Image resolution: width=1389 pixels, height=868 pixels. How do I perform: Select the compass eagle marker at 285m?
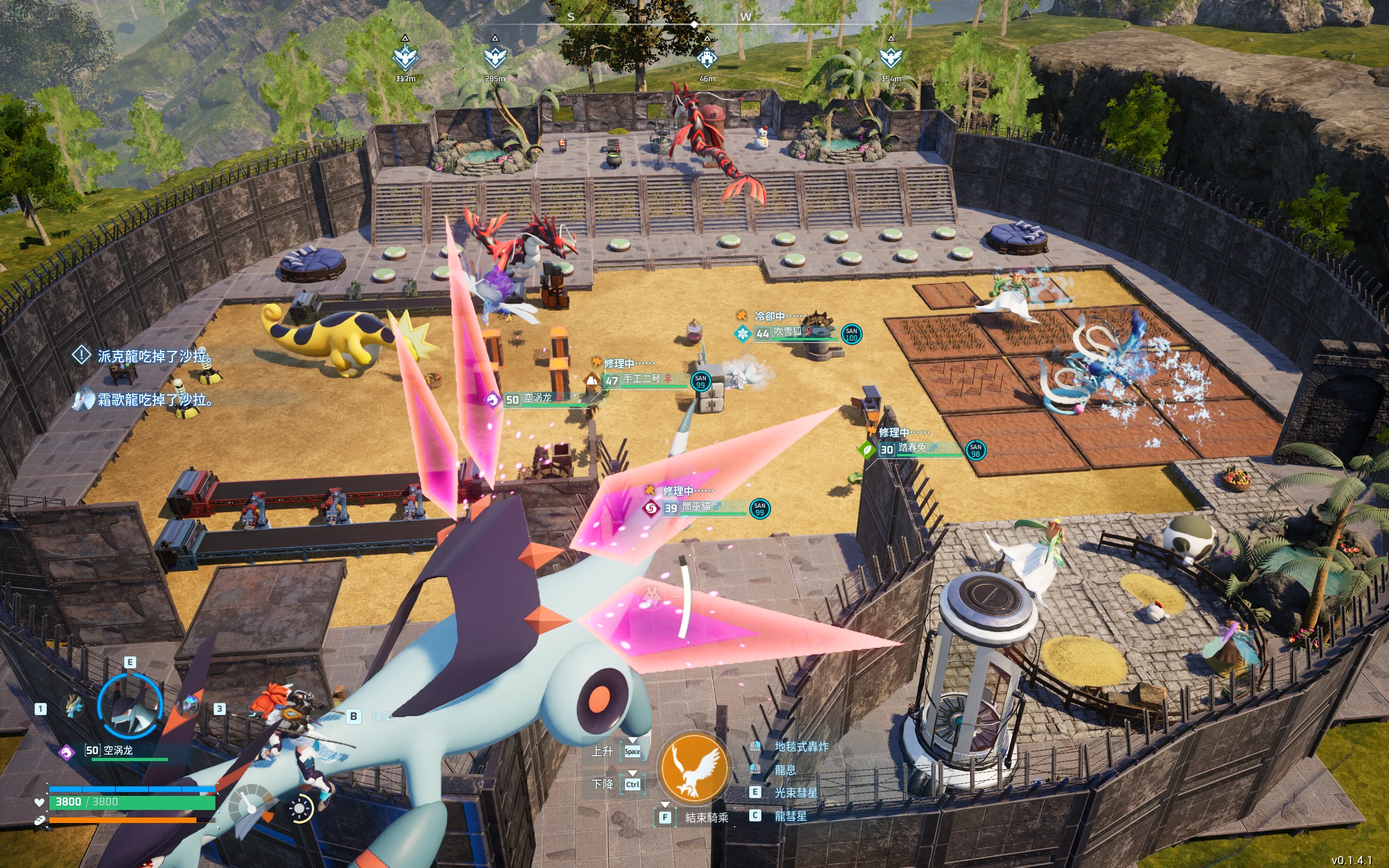click(x=495, y=58)
